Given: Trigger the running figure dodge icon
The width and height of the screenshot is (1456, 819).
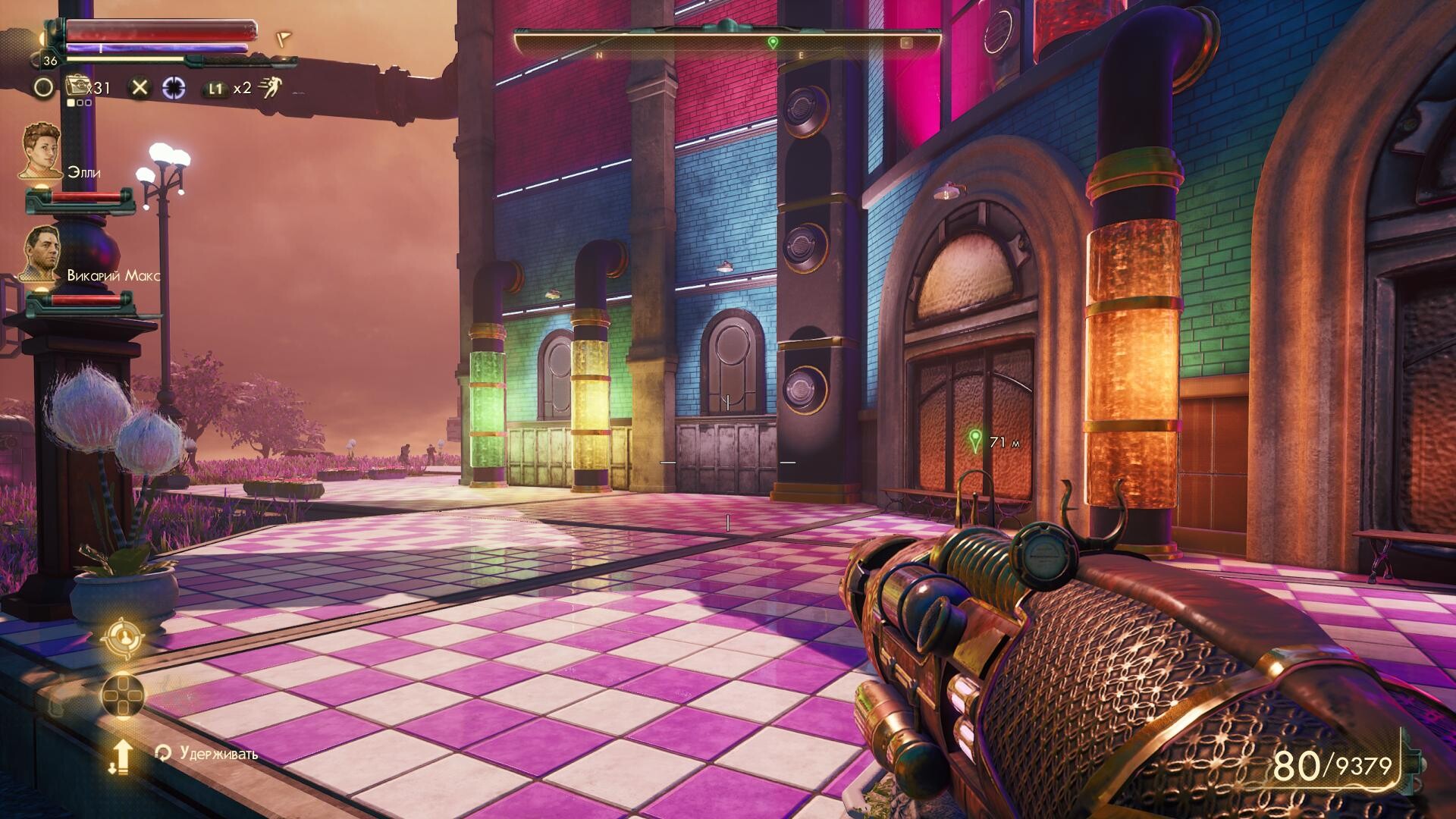Looking at the screenshot, I should [x=269, y=88].
